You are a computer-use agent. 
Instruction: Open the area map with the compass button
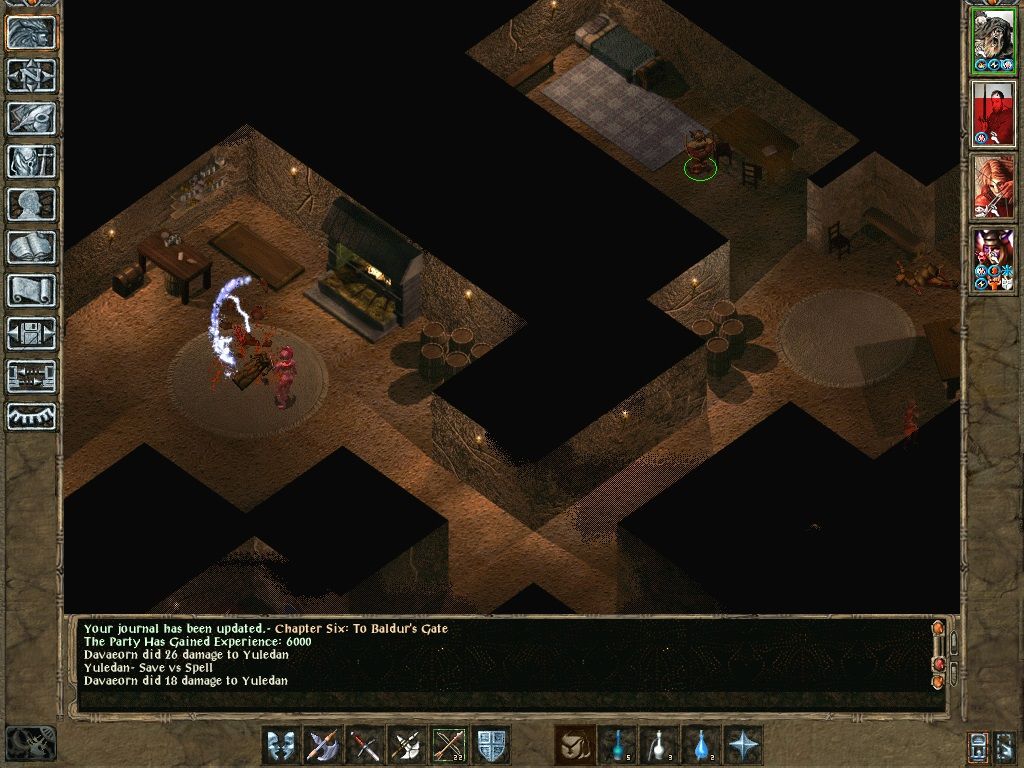(x=32, y=75)
